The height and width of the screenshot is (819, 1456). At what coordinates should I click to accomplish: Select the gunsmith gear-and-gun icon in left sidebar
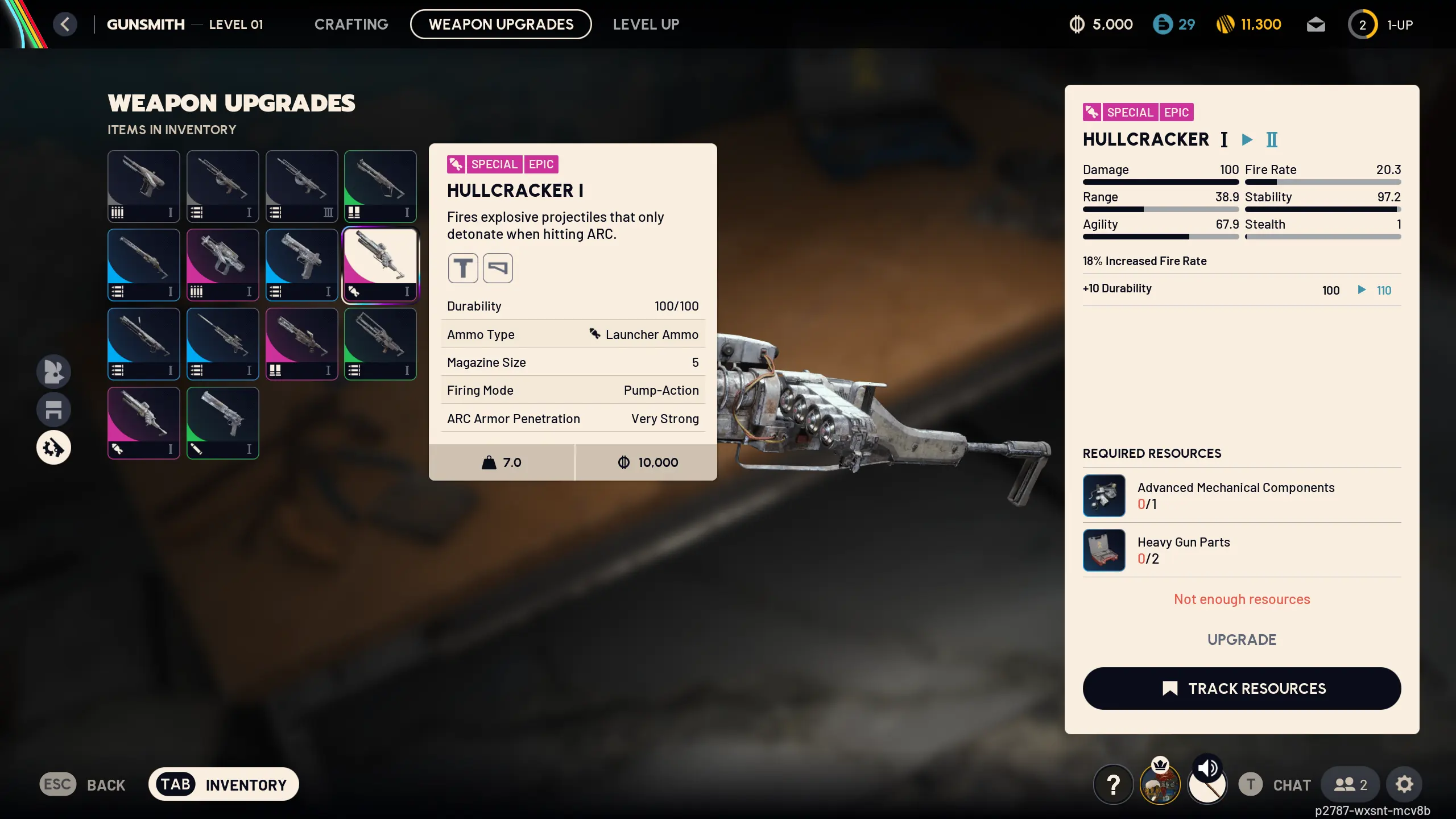[53, 447]
